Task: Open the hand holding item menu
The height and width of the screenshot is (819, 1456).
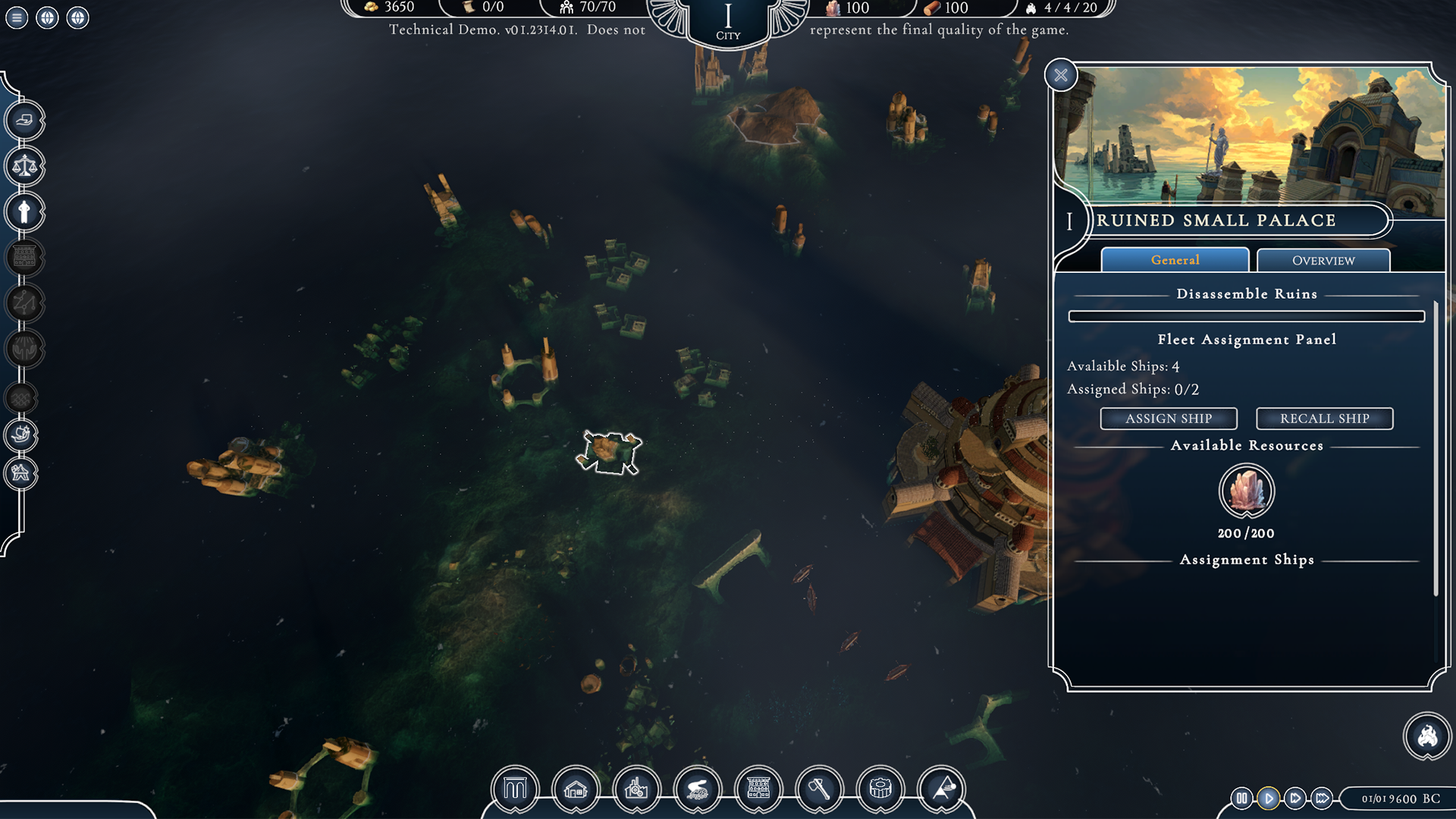Action: tap(24, 120)
